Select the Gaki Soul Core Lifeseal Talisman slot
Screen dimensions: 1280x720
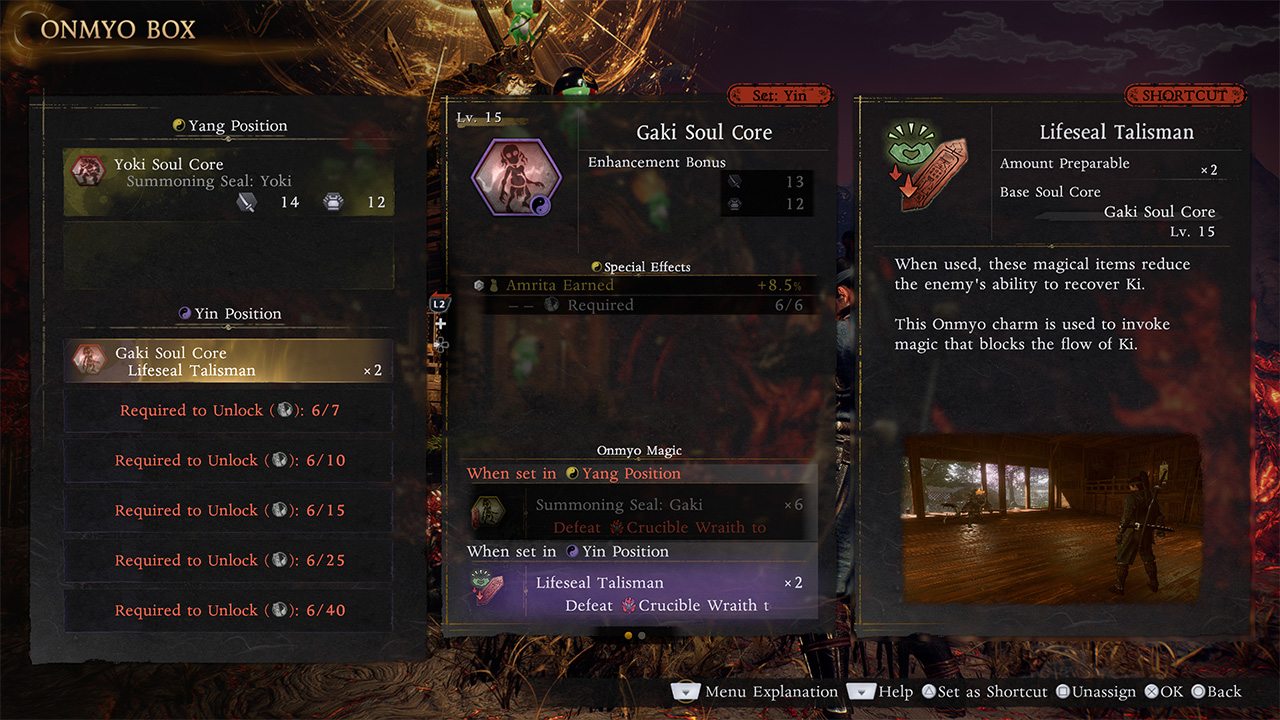point(229,361)
